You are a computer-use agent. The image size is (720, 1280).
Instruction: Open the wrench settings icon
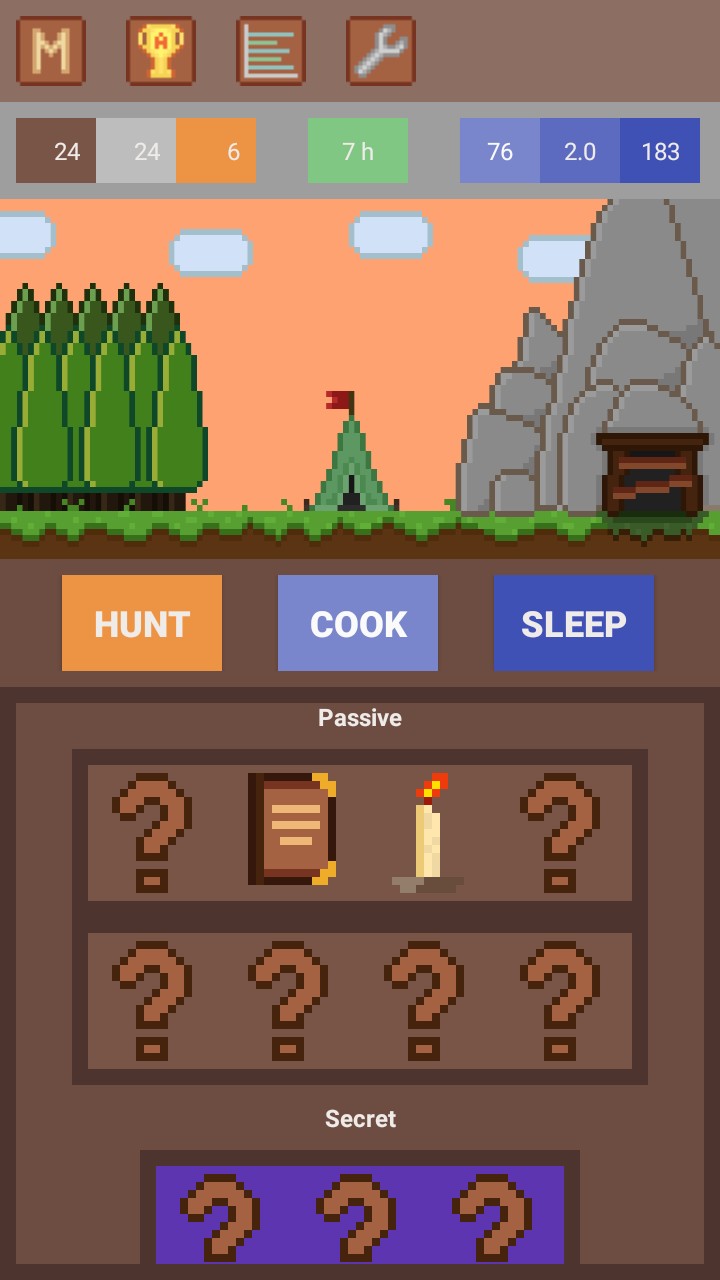point(381,51)
